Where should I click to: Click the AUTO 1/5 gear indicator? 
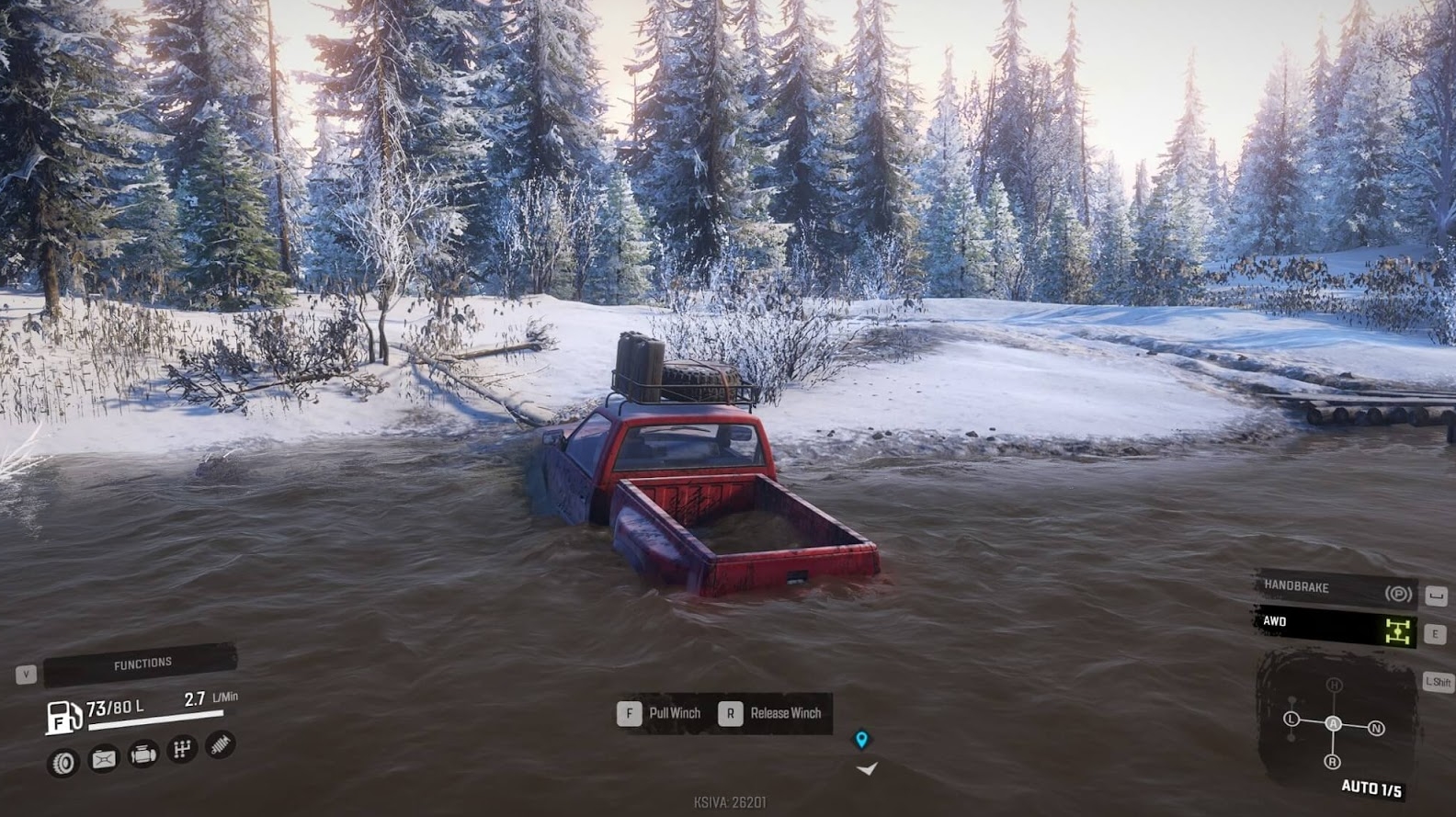(x=1371, y=787)
